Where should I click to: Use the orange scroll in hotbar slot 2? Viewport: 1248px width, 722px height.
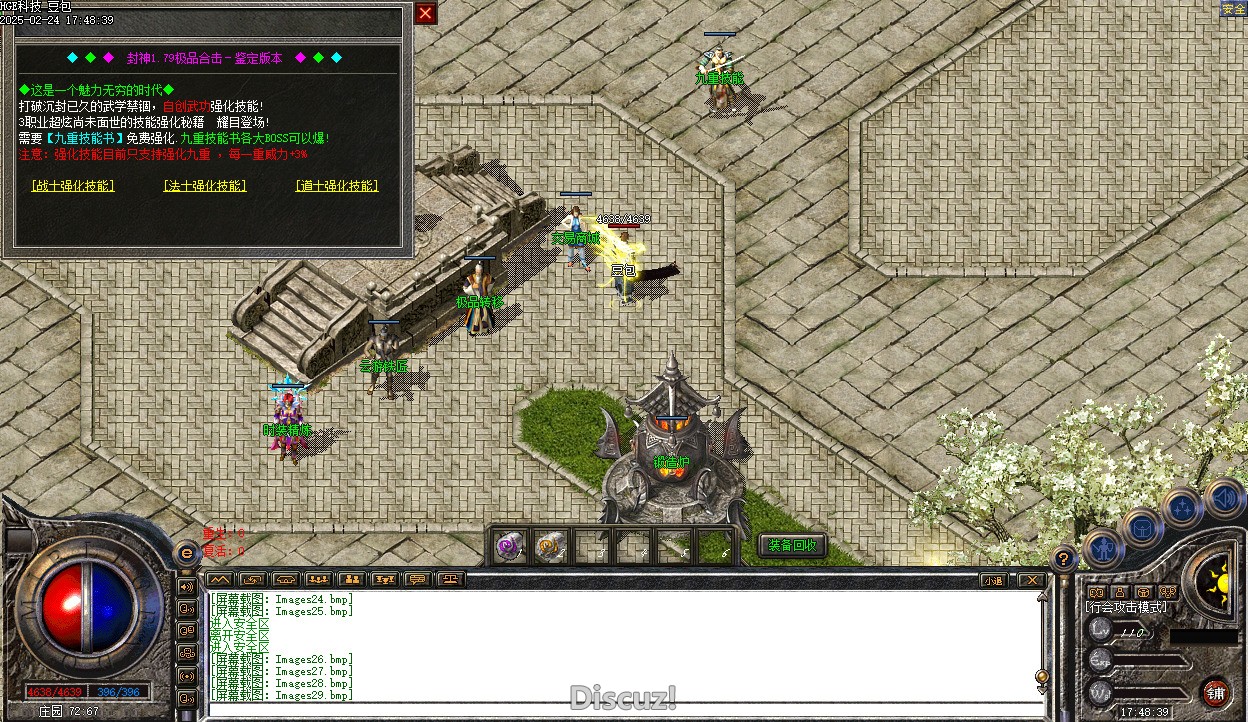tap(551, 546)
